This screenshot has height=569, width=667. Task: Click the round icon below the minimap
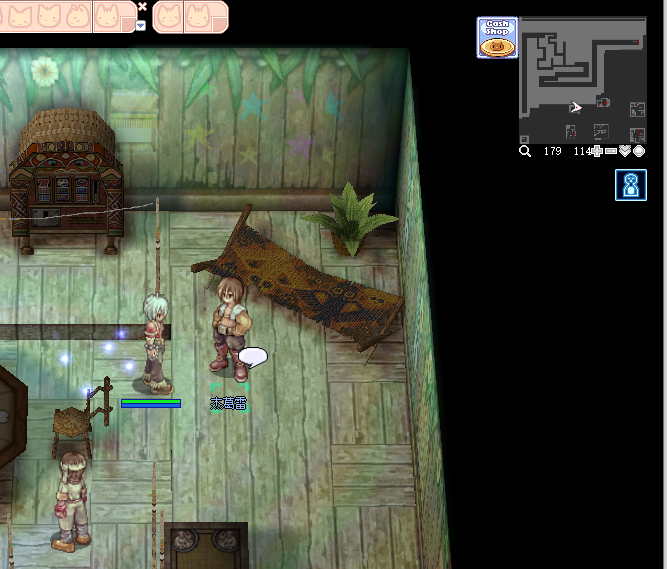(639, 151)
